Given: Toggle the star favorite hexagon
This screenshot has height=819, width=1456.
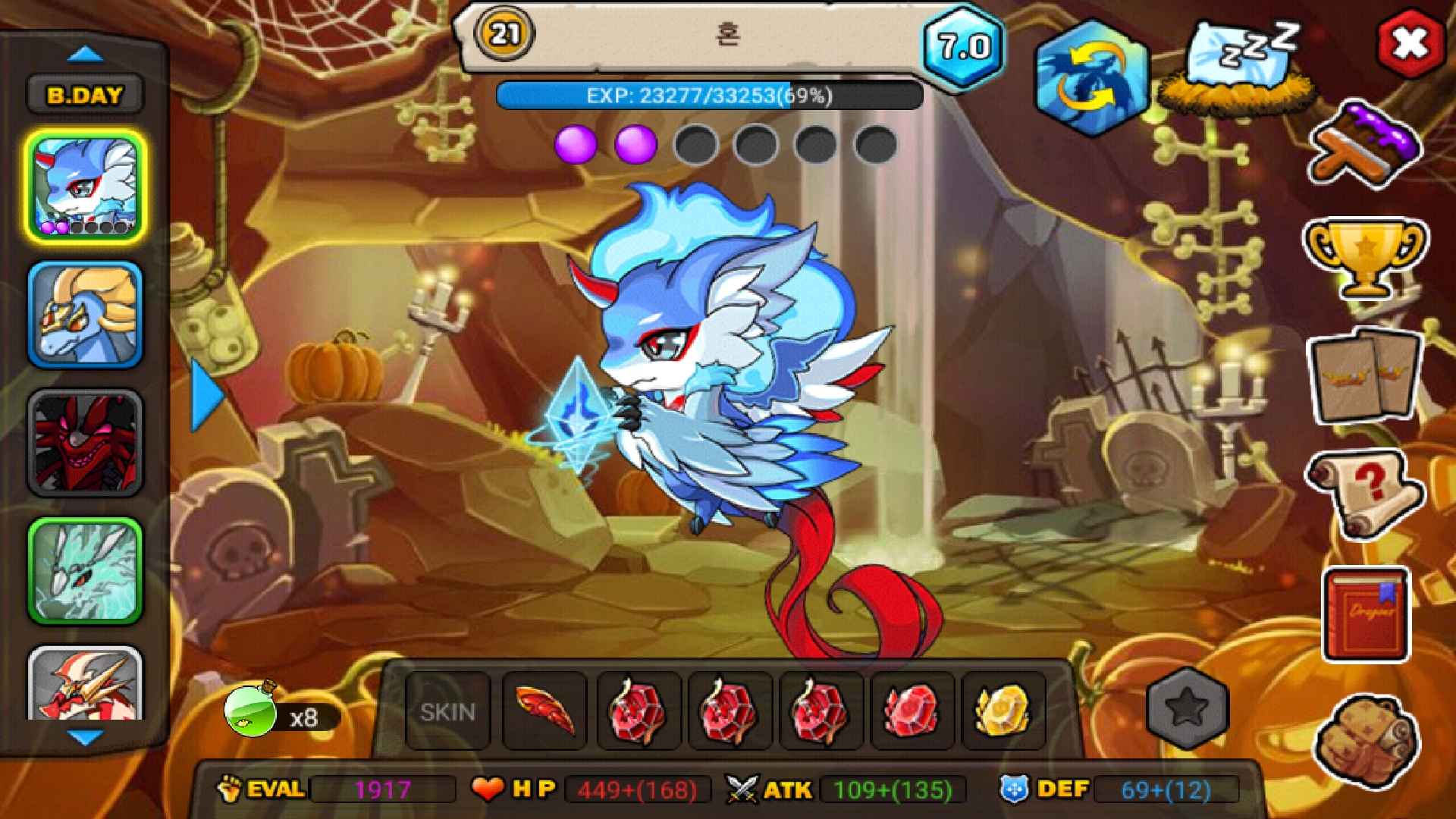Looking at the screenshot, I should (x=1187, y=708).
